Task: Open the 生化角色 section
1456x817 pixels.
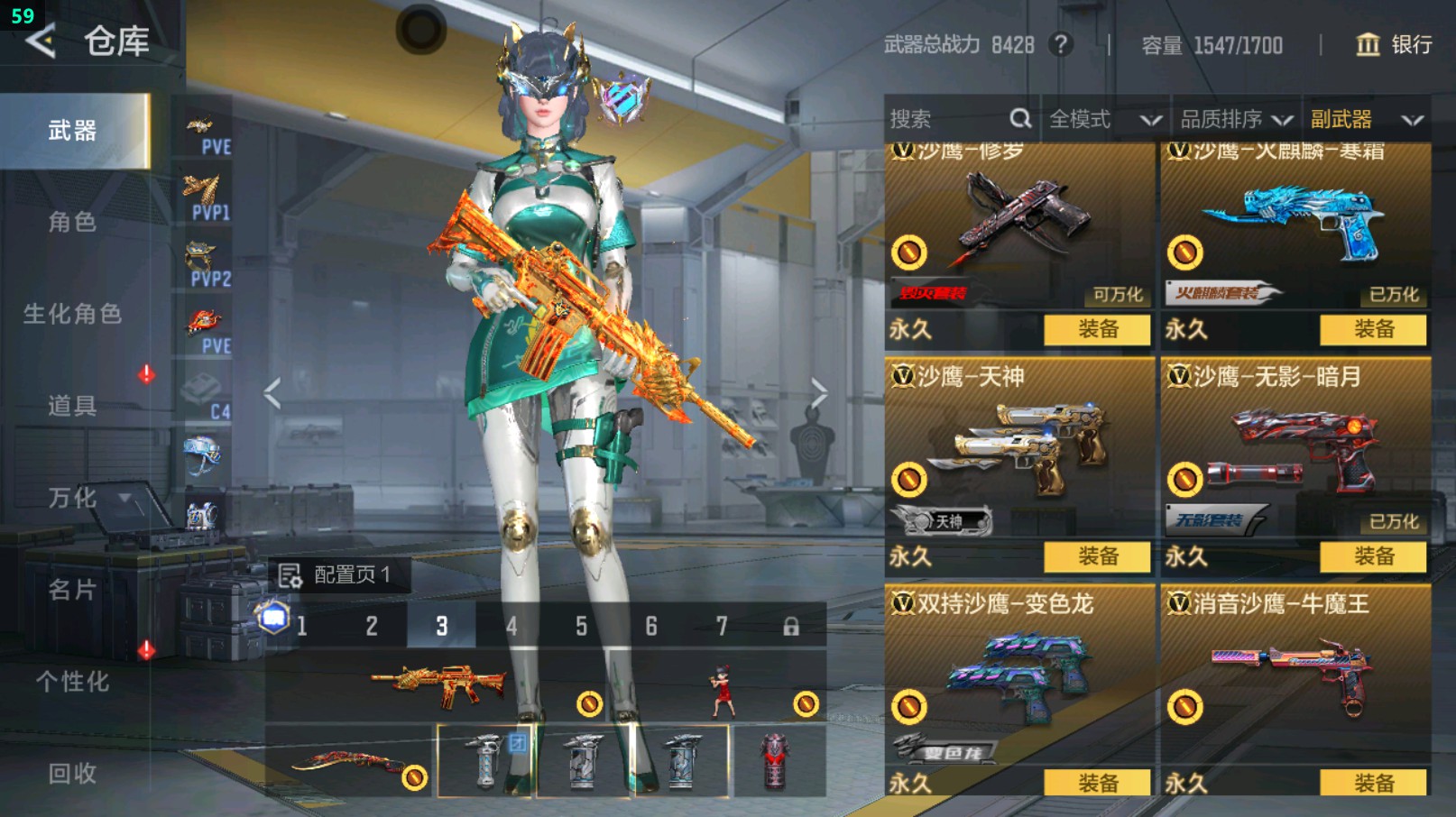Action: 72,314
